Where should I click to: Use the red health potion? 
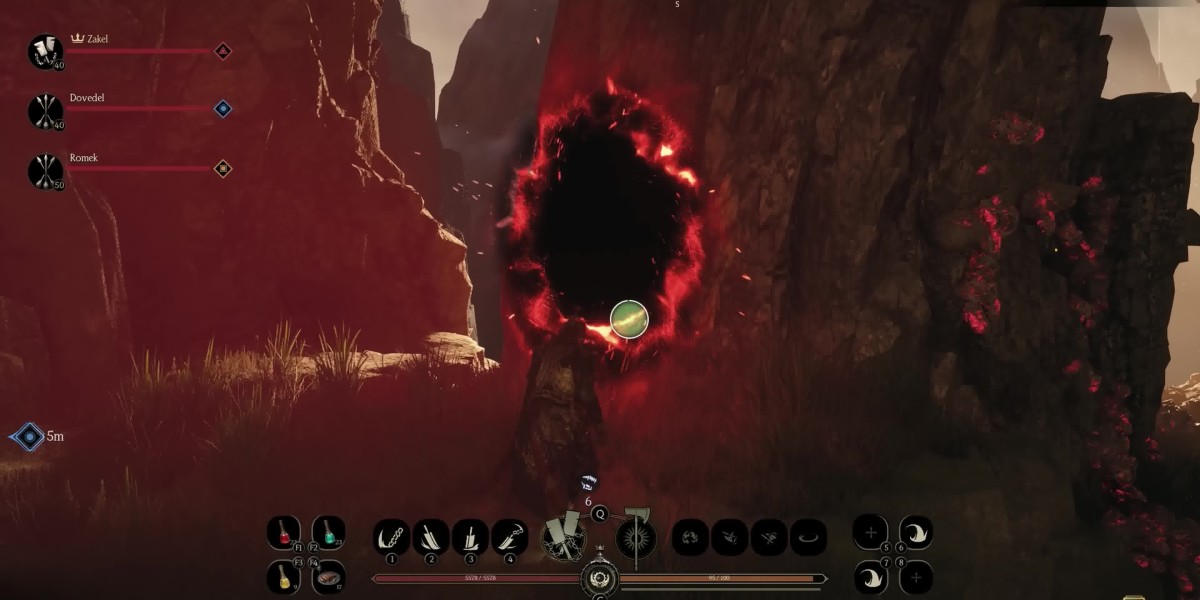tap(283, 531)
